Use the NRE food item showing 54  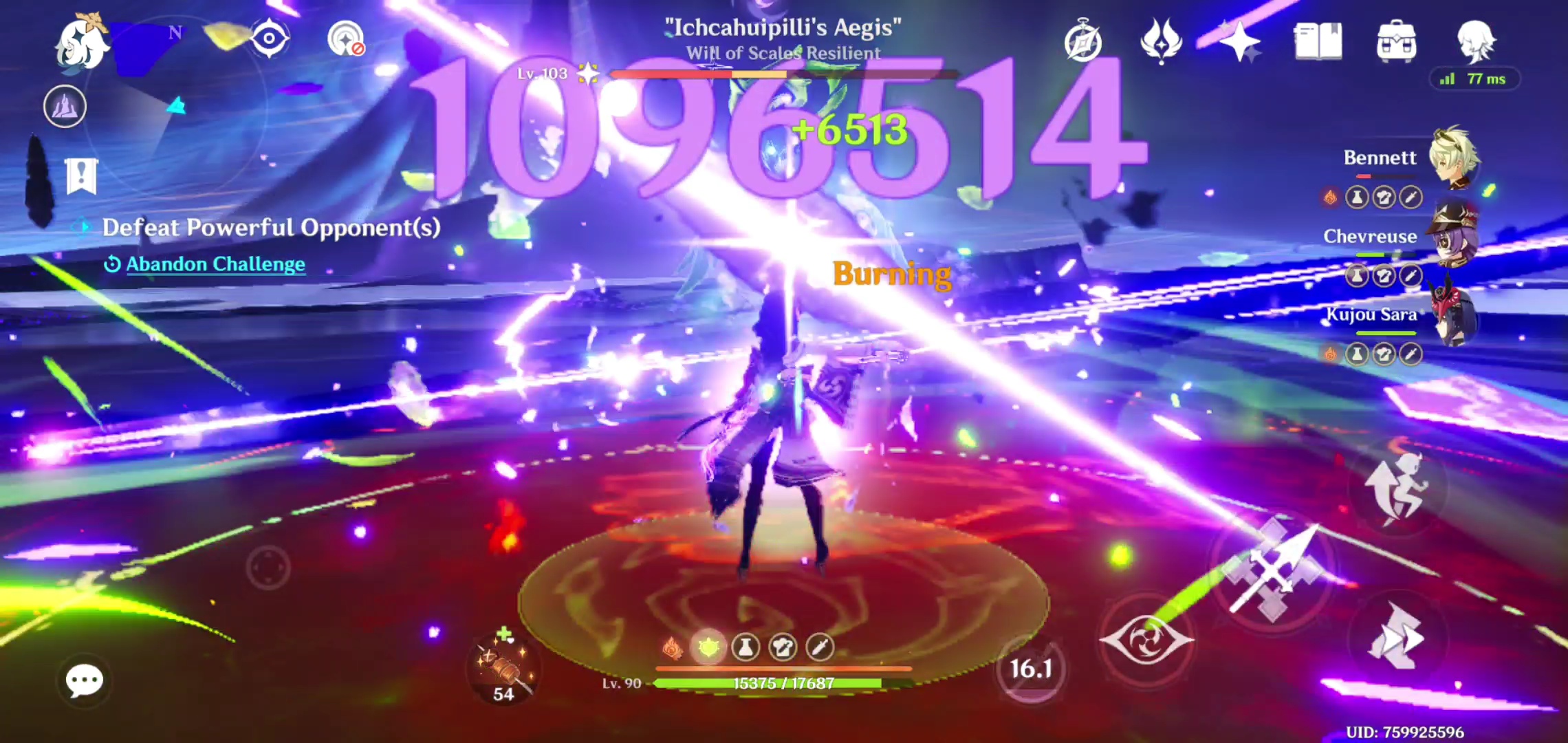pos(503,671)
